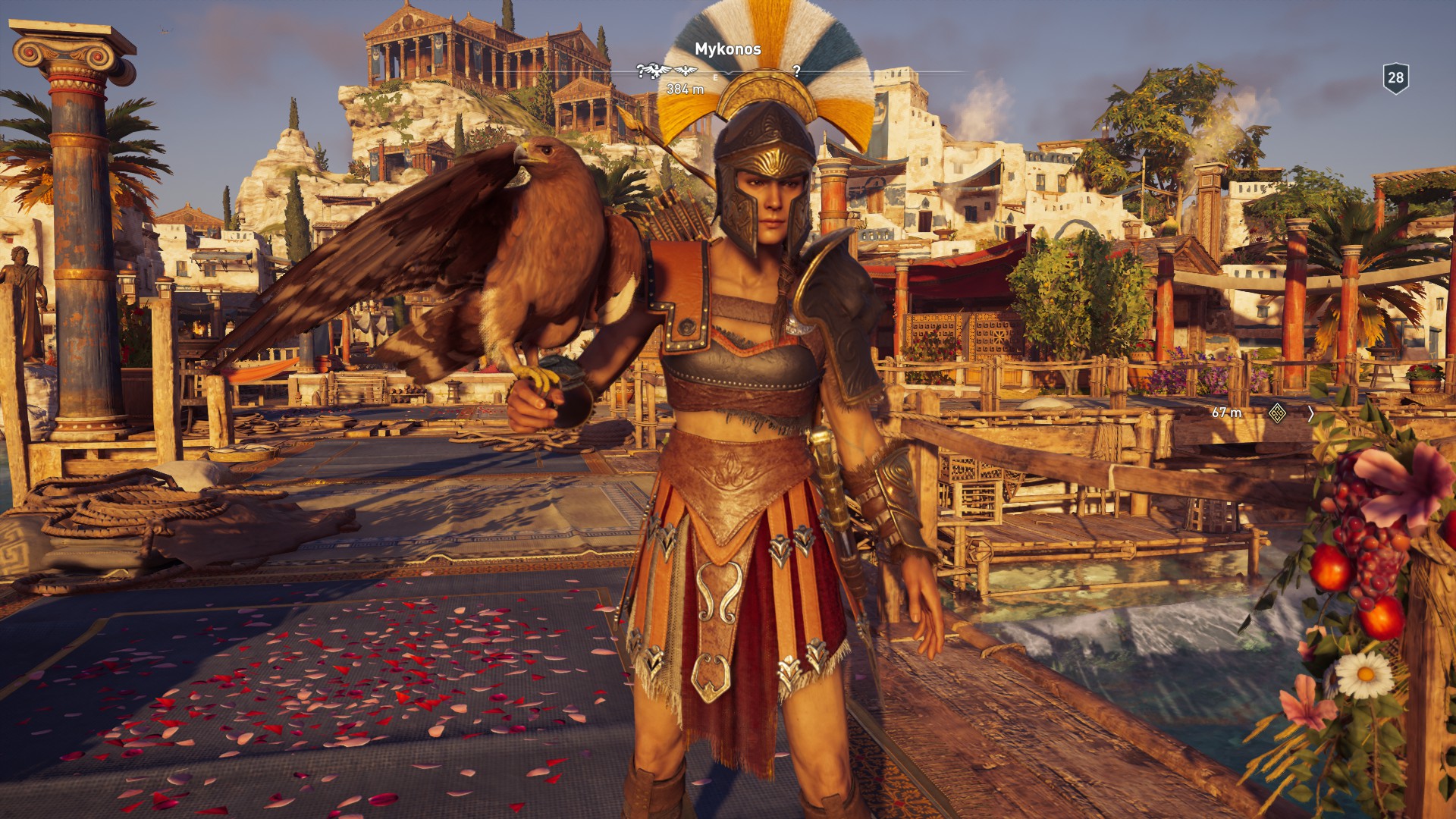Toggle the 67 m objective tracker
Image resolution: width=1456 pixels, height=819 pixels.
1226,412
